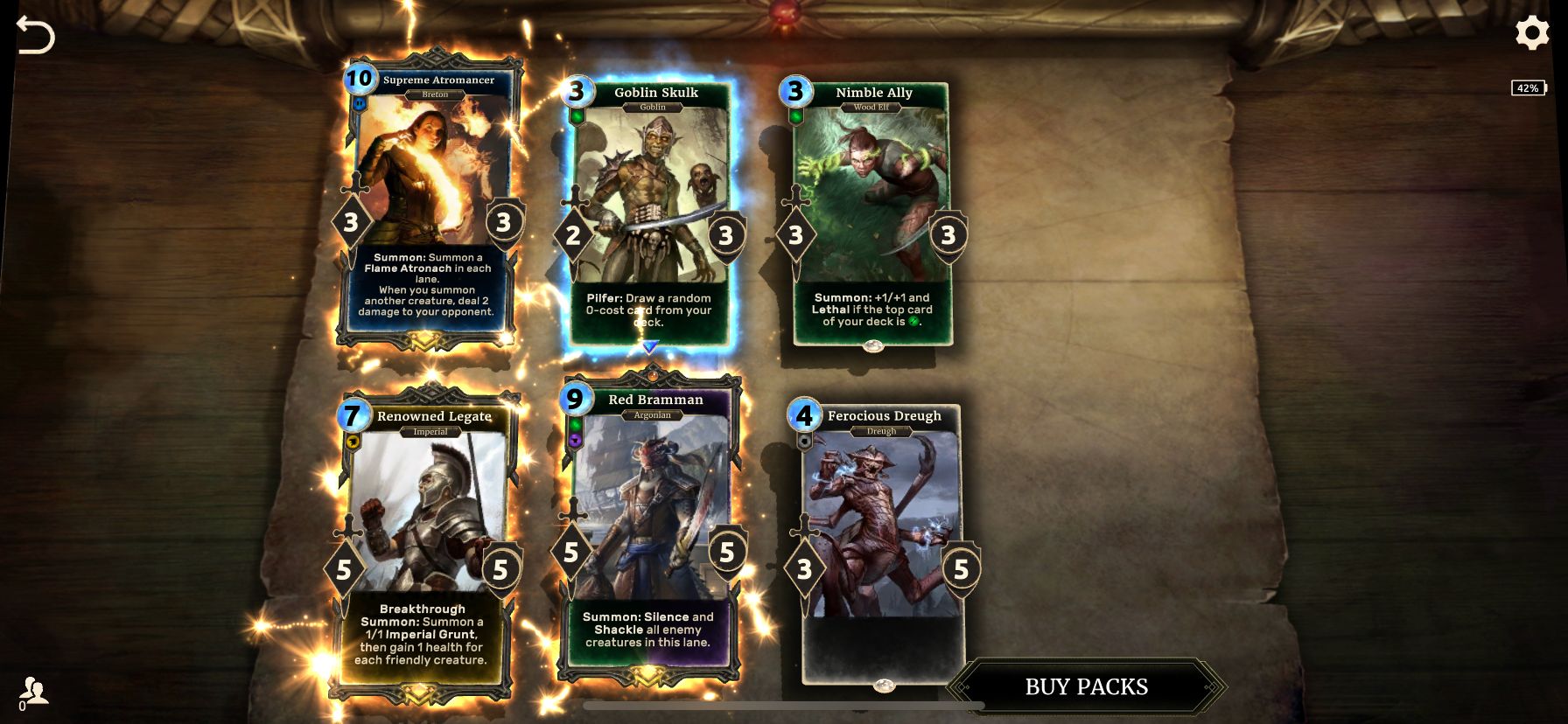Click the dual-attribute gems on Red Bramman
The width and height of the screenshot is (1568, 724).
pos(575,430)
